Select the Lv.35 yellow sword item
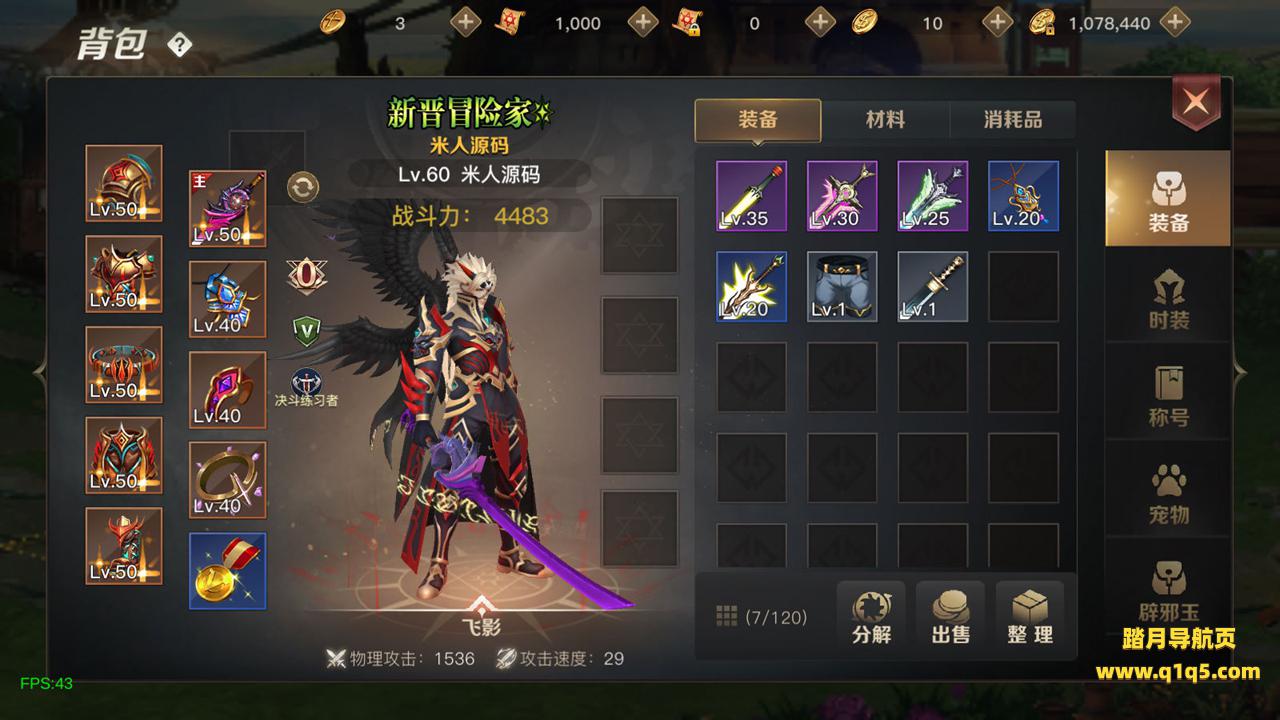Screen dimensions: 1280x720 click(x=751, y=196)
